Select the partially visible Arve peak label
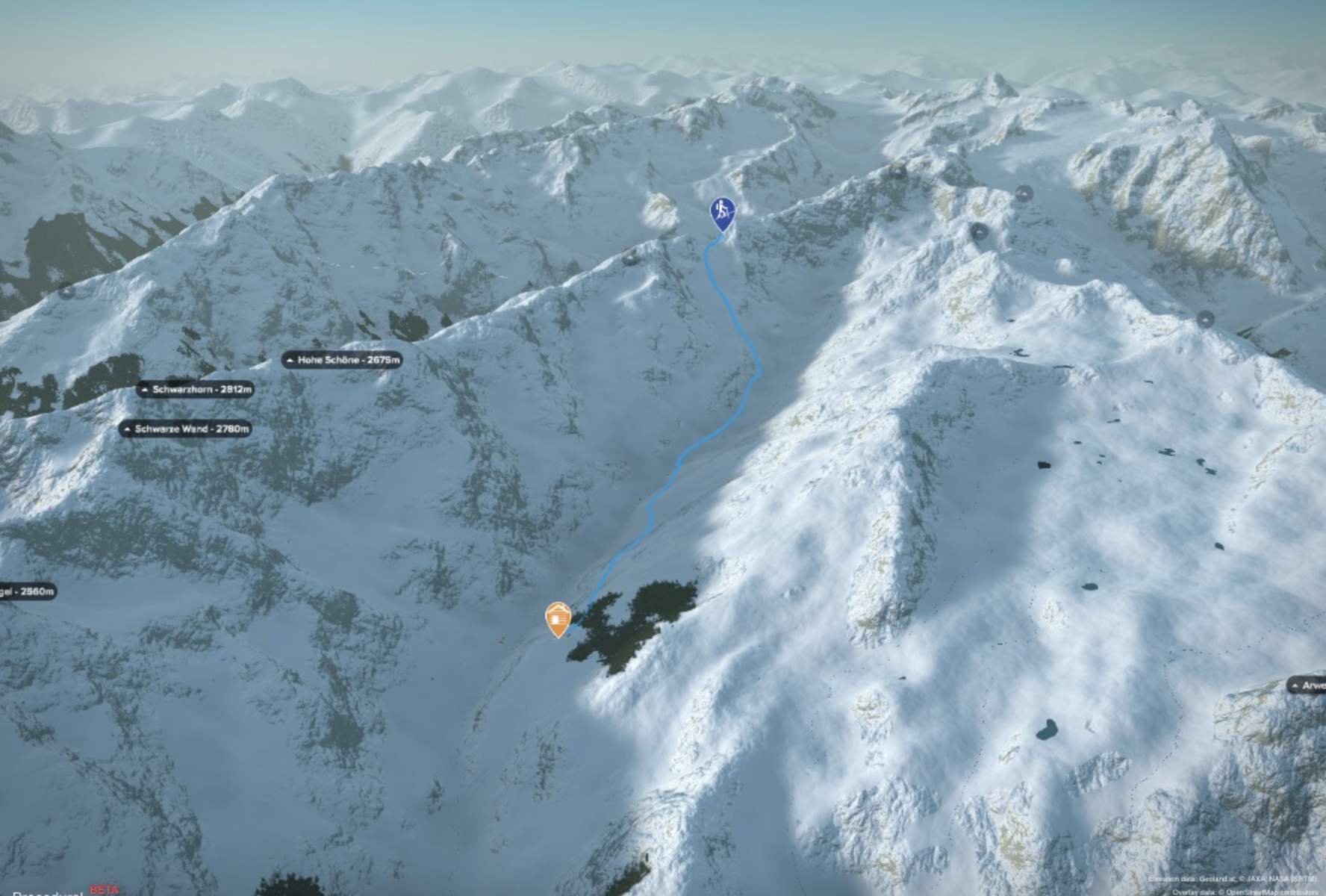The width and height of the screenshot is (1326, 896). pyautogui.click(x=1307, y=685)
